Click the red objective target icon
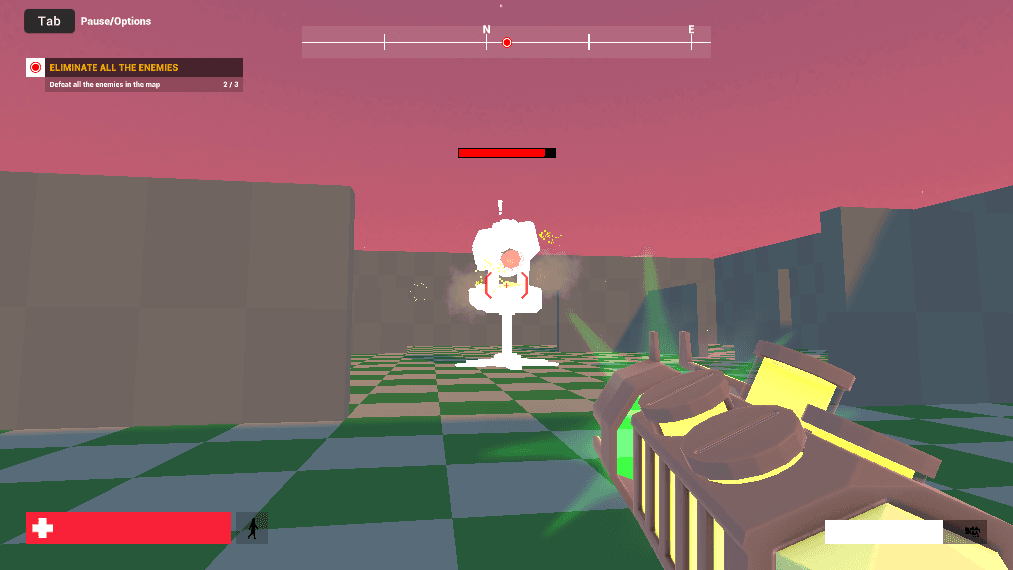This screenshot has height=570, width=1013. point(36,68)
